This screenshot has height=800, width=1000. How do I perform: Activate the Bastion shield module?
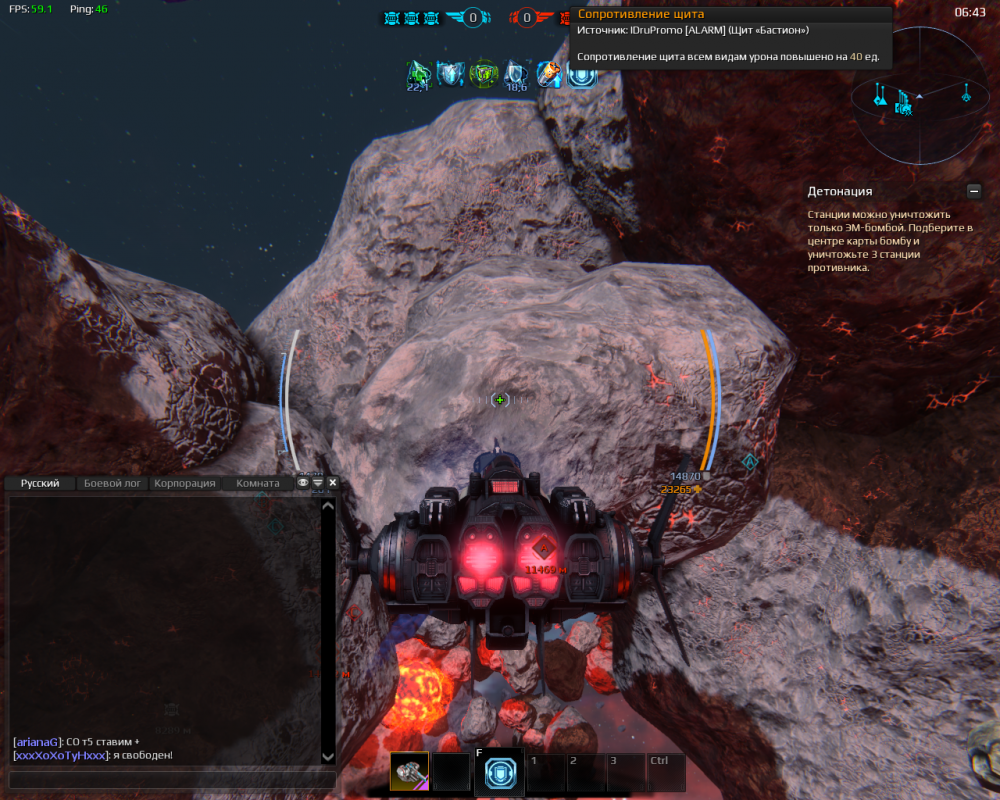[499, 773]
